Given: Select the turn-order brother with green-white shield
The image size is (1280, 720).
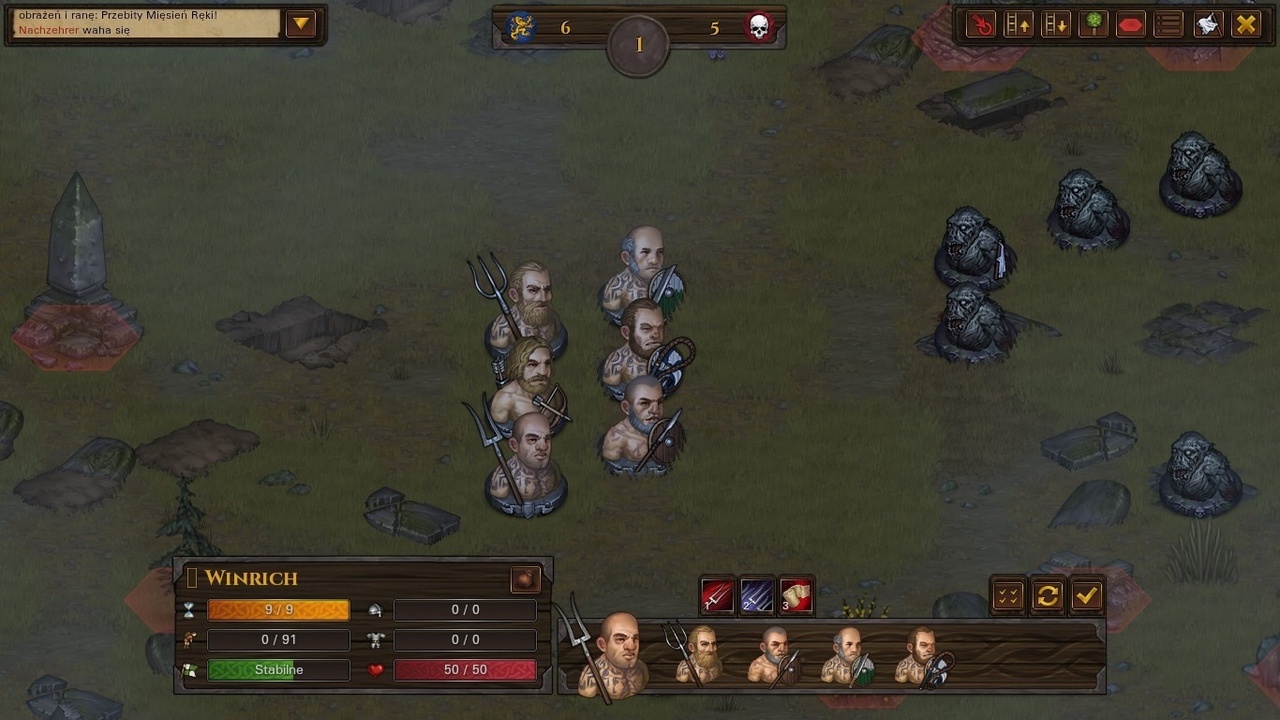Looking at the screenshot, I should (x=848, y=656).
